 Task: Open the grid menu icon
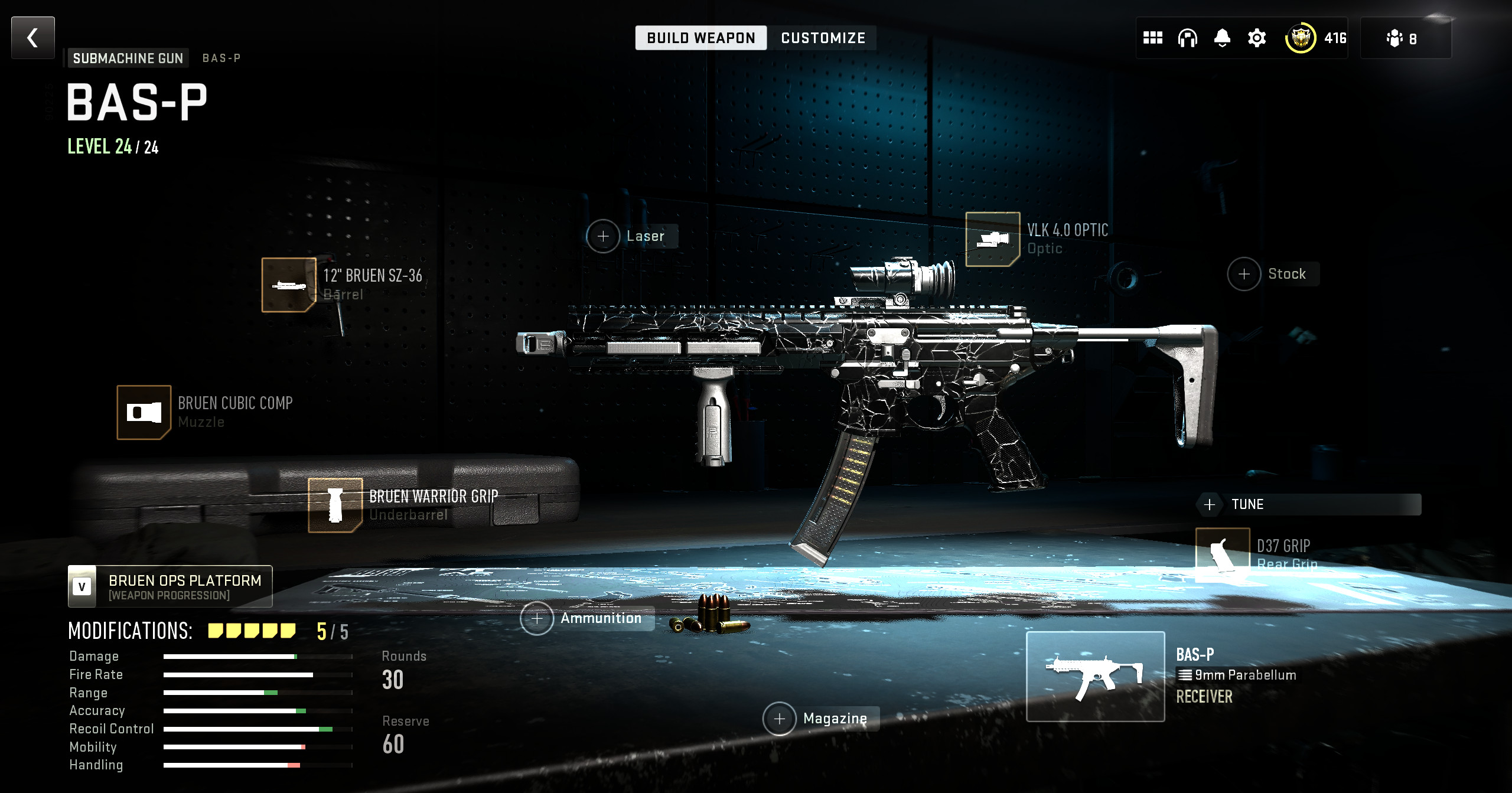[x=1152, y=38]
